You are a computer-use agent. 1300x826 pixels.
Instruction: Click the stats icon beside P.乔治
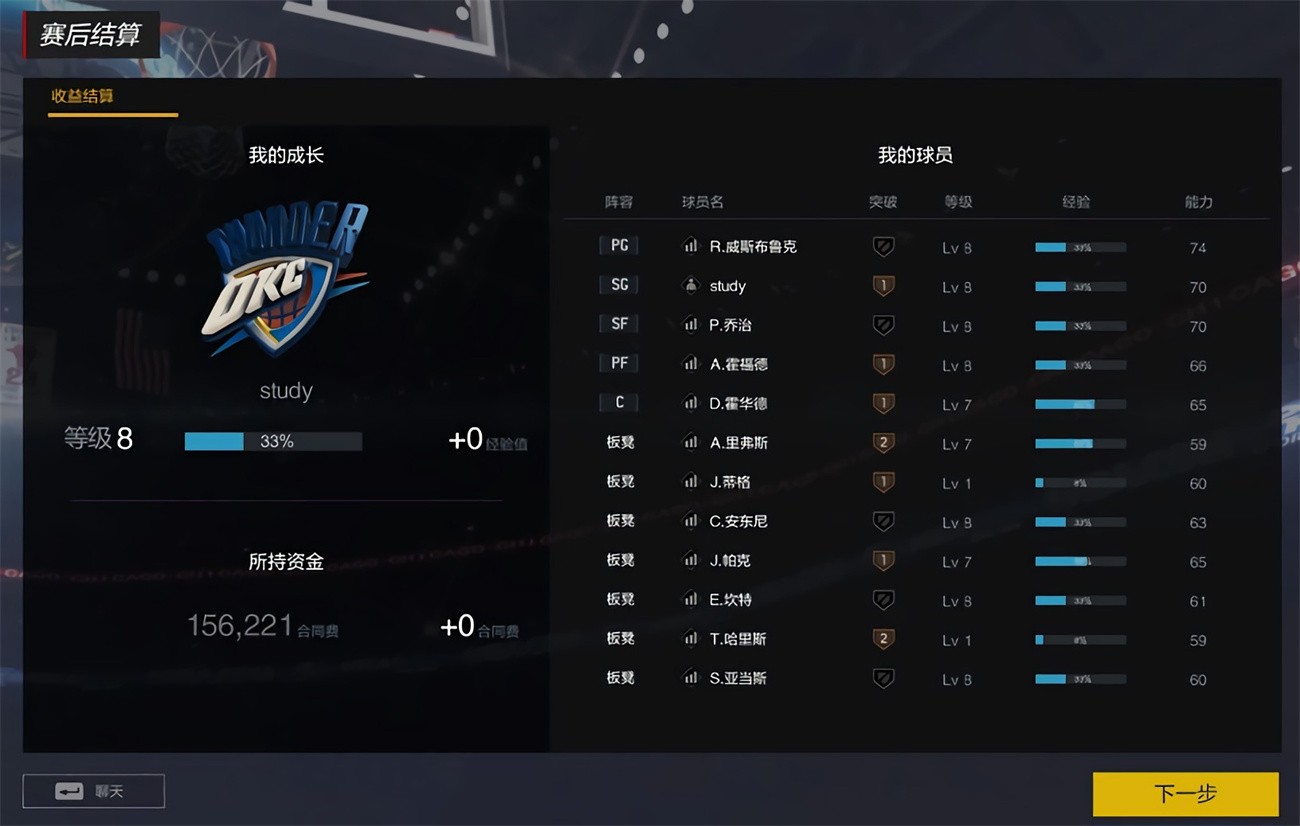pos(691,325)
